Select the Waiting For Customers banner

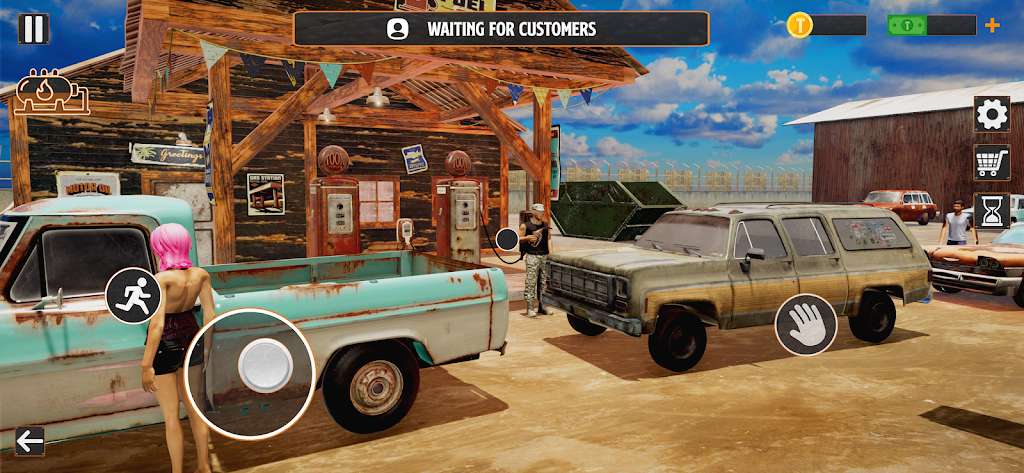[x=501, y=29]
